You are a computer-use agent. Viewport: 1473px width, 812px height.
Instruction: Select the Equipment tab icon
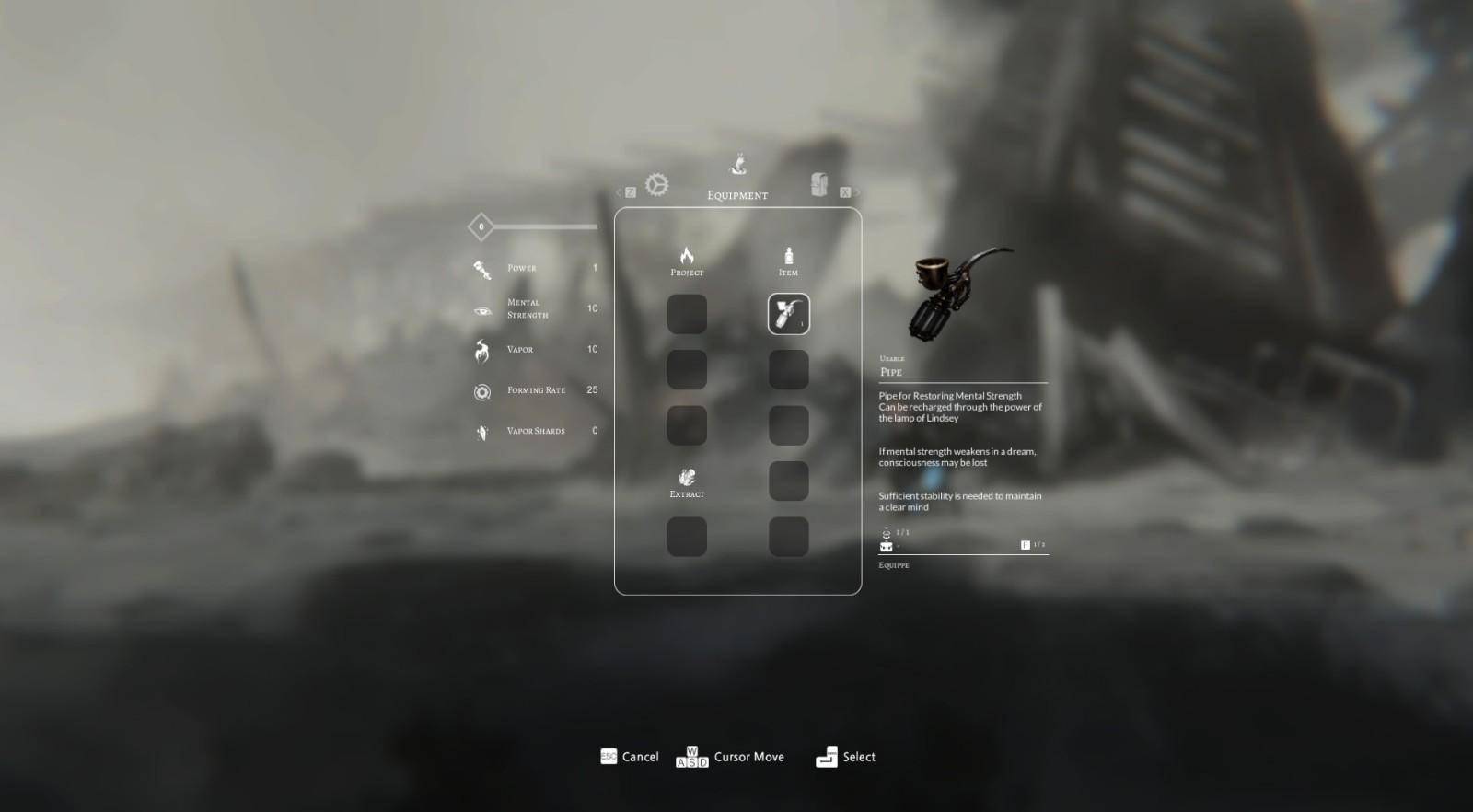click(737, 167)
